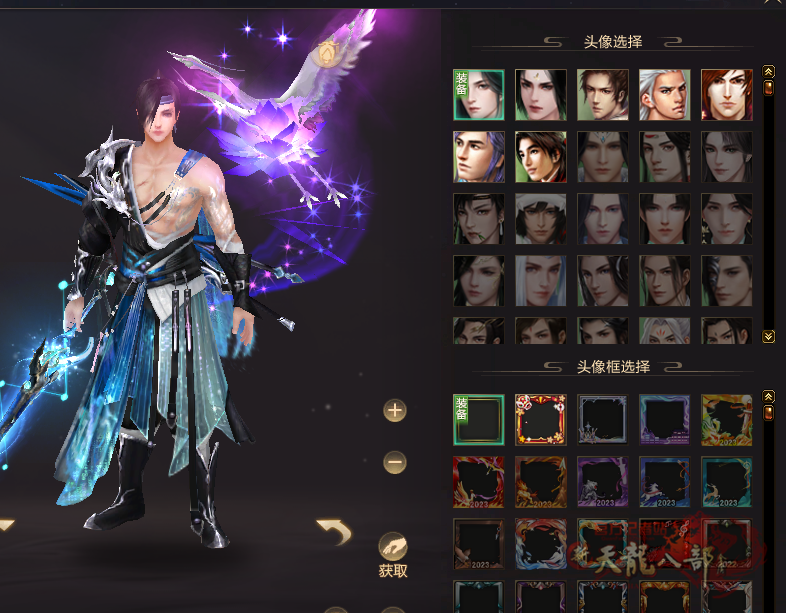Pick the silver crown avatar frame
The image size is (786, 613).
point(603,419)
